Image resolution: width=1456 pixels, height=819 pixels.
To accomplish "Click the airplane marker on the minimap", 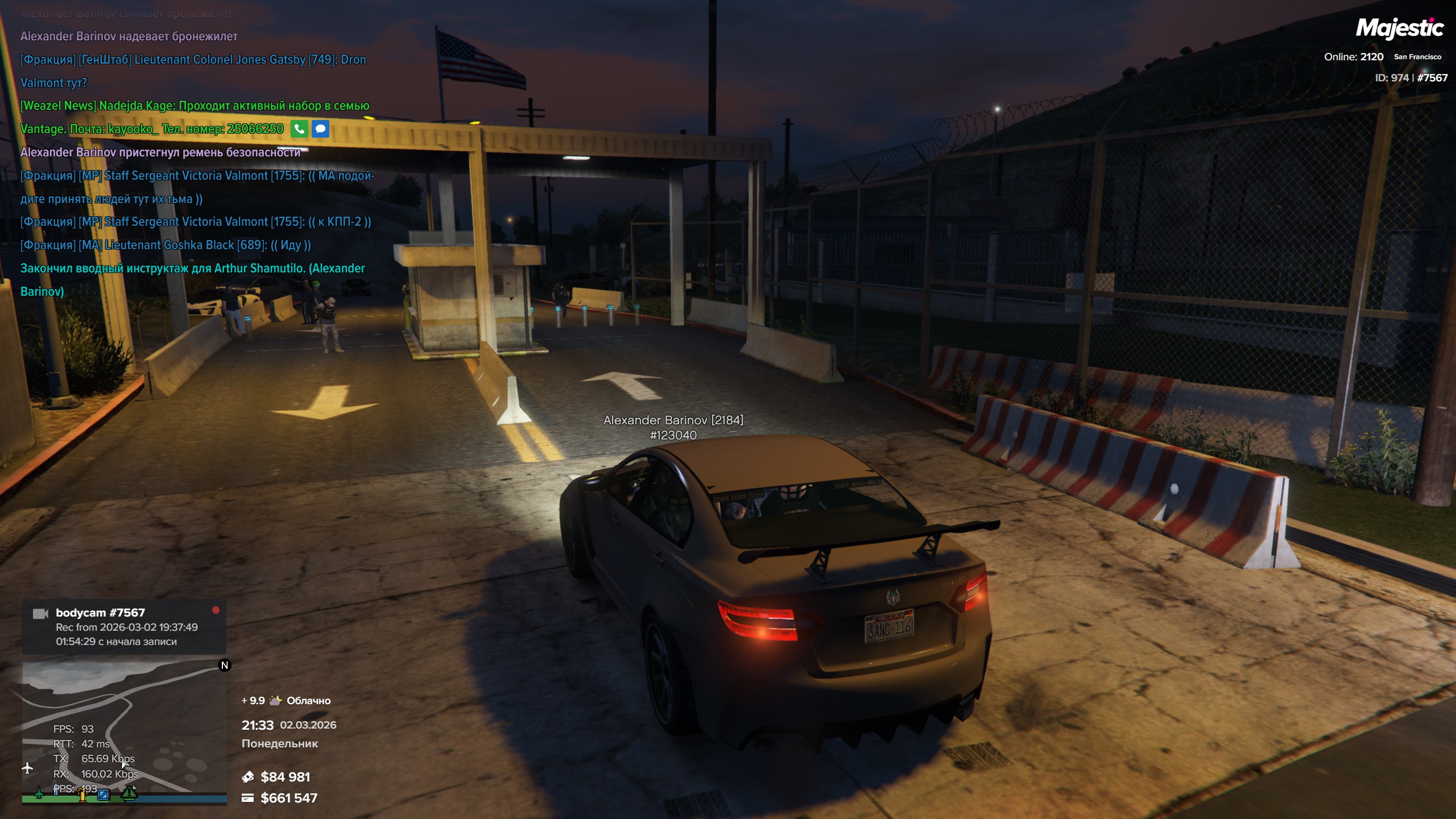I will pos(27,768).
